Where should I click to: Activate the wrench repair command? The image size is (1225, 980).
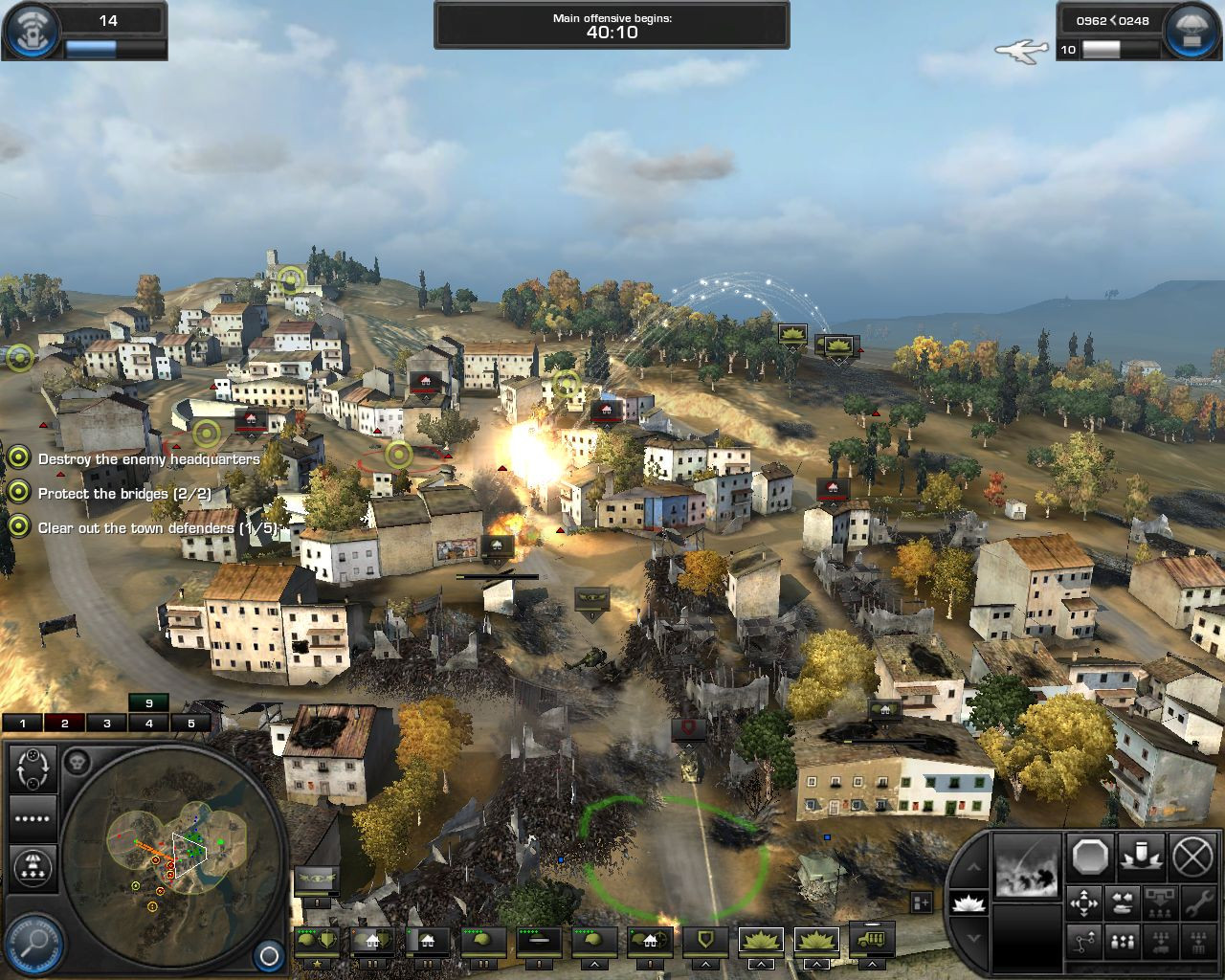point(1197,903)
